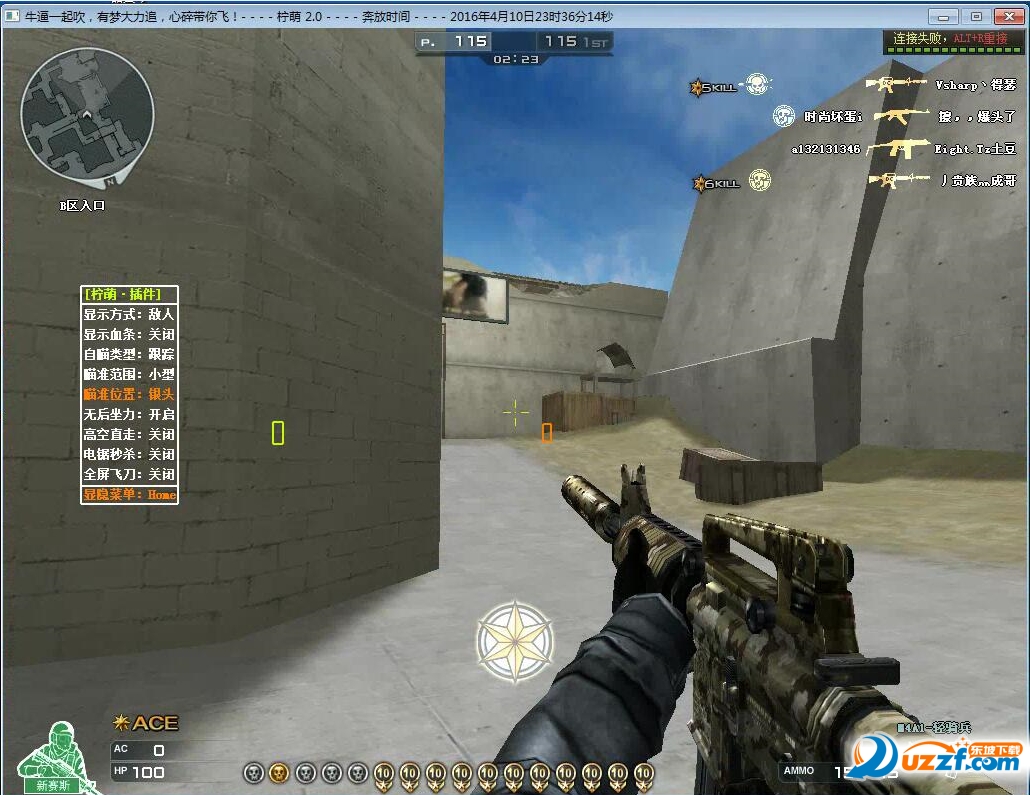Click the 连接失败 reconnect notice
This screenshot has height=795, width=1030.
[x=951, y=39]
